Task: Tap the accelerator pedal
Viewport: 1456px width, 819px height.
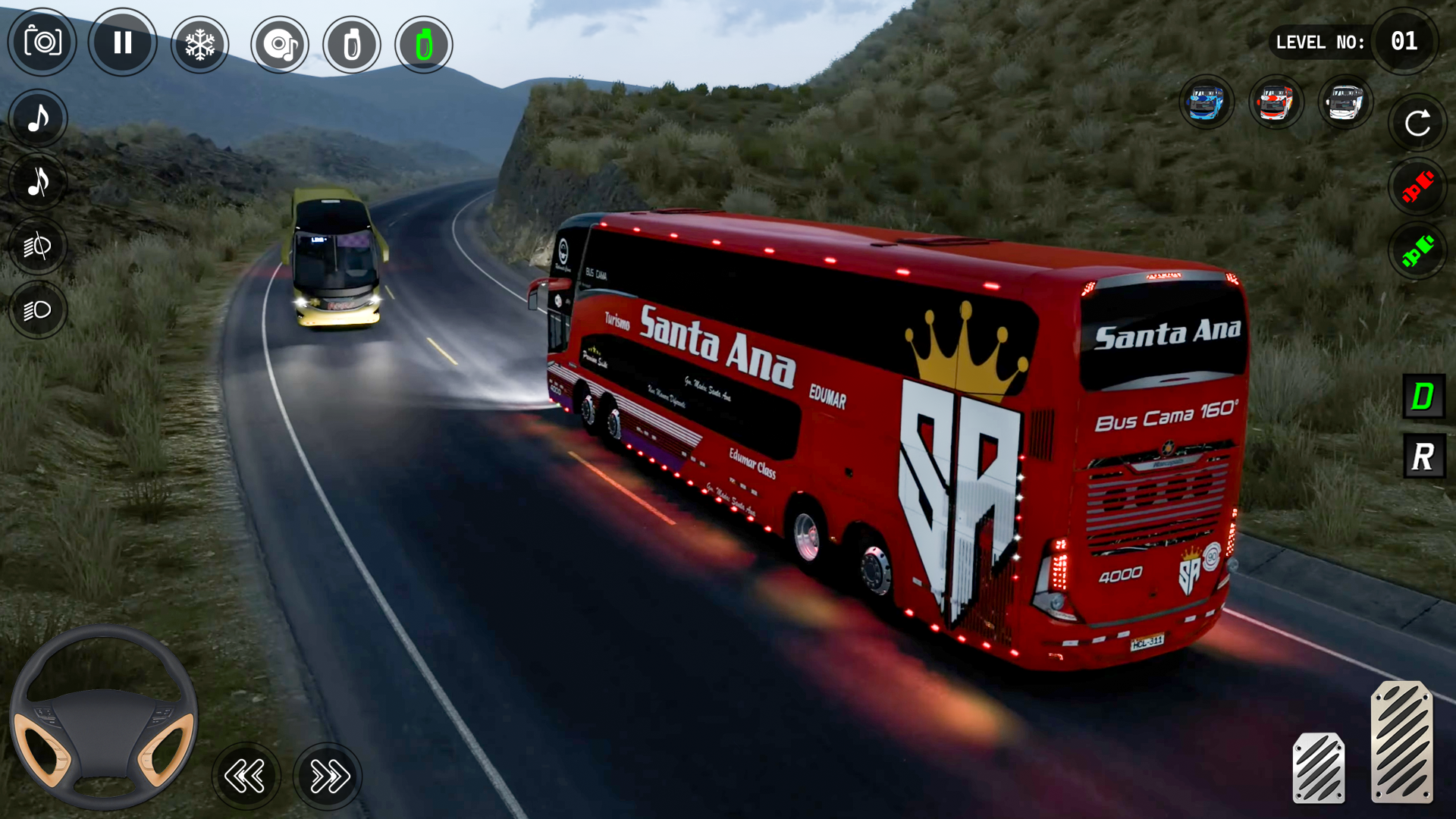Action: (x=1401, y=742)
